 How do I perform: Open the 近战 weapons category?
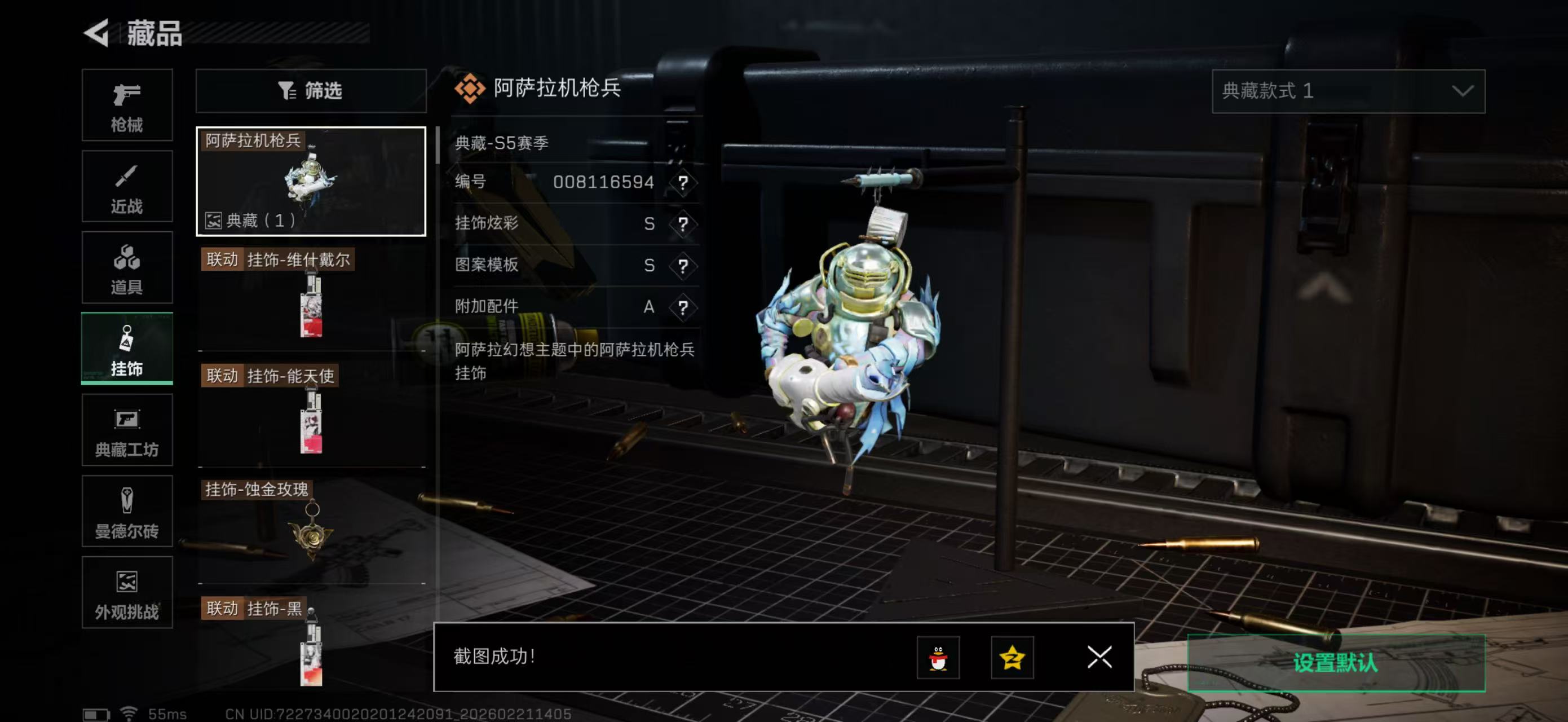(127, 186)
